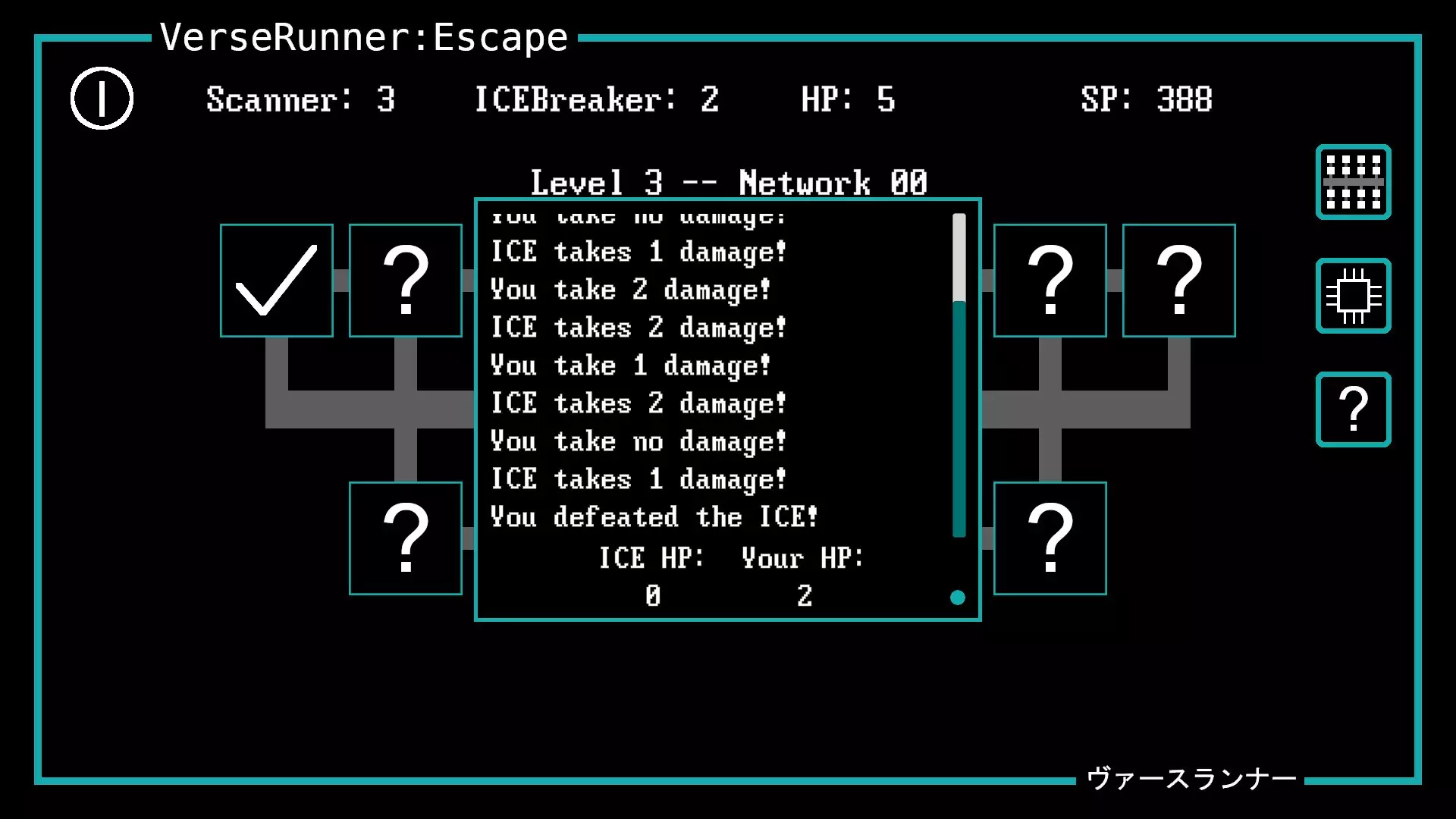The image size is (1456, 819).
Task: Reveal the bottom-left question mark node
Action: click(405, 537)
